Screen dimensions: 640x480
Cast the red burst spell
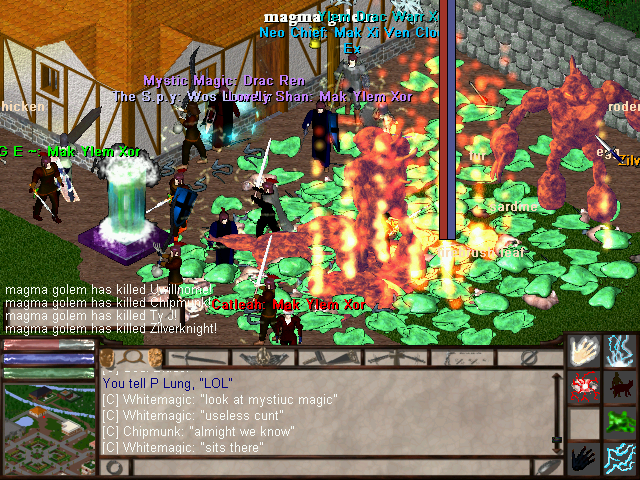[x=584, y=387]
